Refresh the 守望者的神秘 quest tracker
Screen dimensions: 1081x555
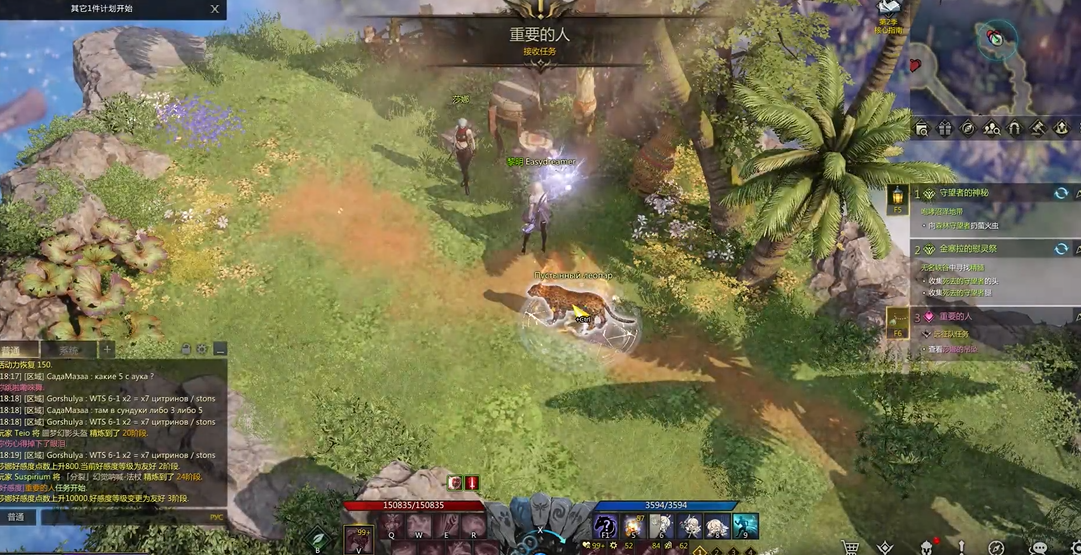pyautogui.click(x=1061, y=193)
